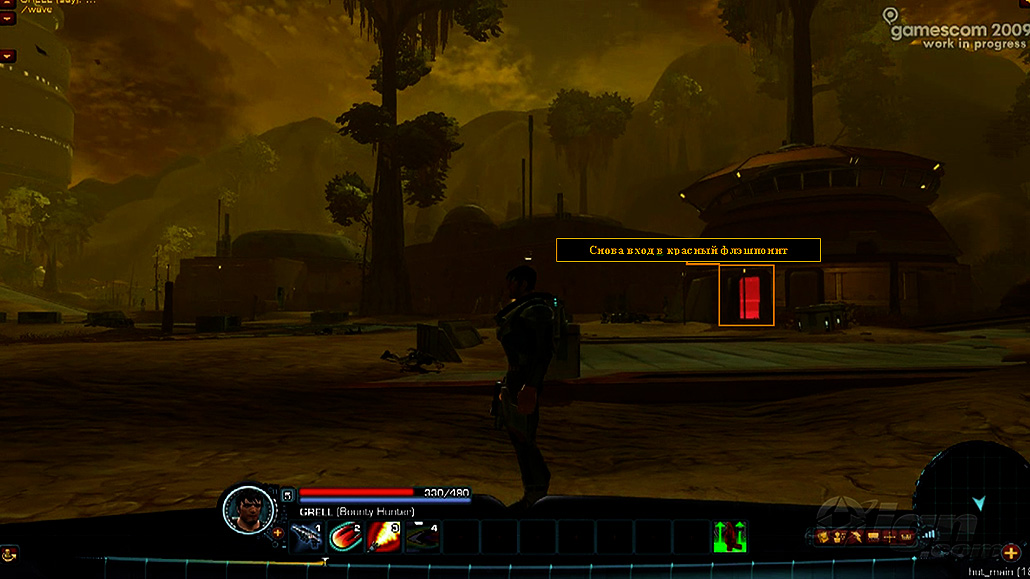The image size is (1030, 579).
Task: Click the plus button under the minimap
Action: [x=1010, y=553]
